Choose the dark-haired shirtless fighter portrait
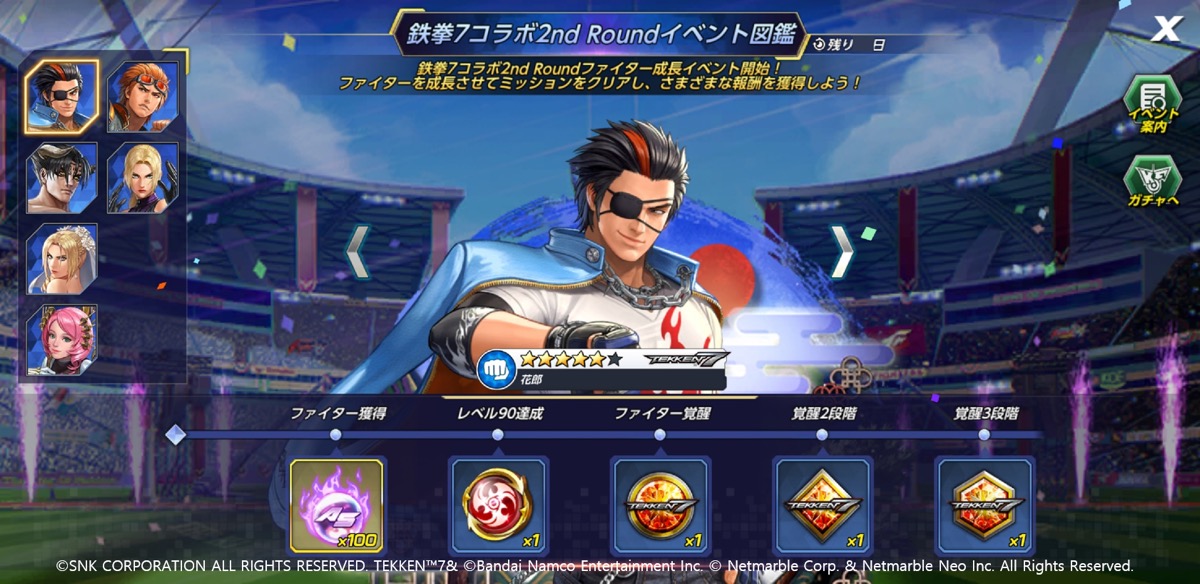Screen dimensions: 1200x584 [x=62, y=177]
